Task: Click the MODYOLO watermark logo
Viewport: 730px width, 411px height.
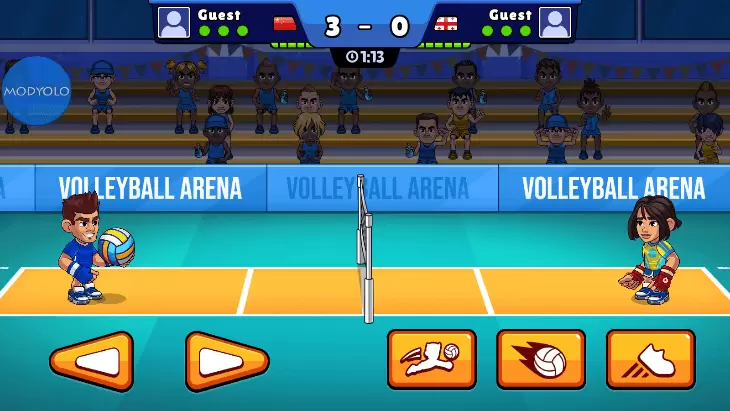Action: pos(35,92)
